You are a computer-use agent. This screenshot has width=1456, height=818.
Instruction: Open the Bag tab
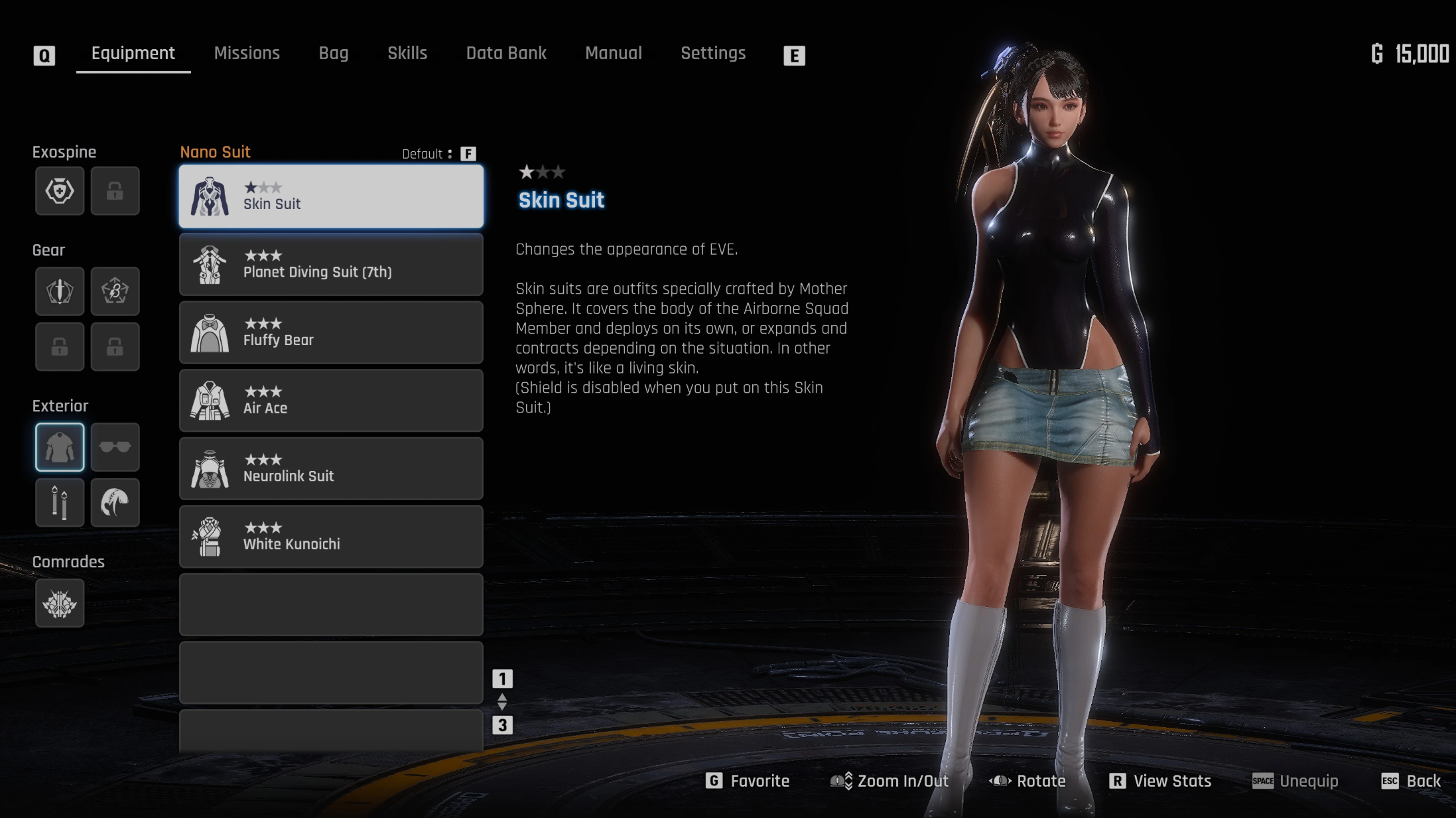[333, 53]
